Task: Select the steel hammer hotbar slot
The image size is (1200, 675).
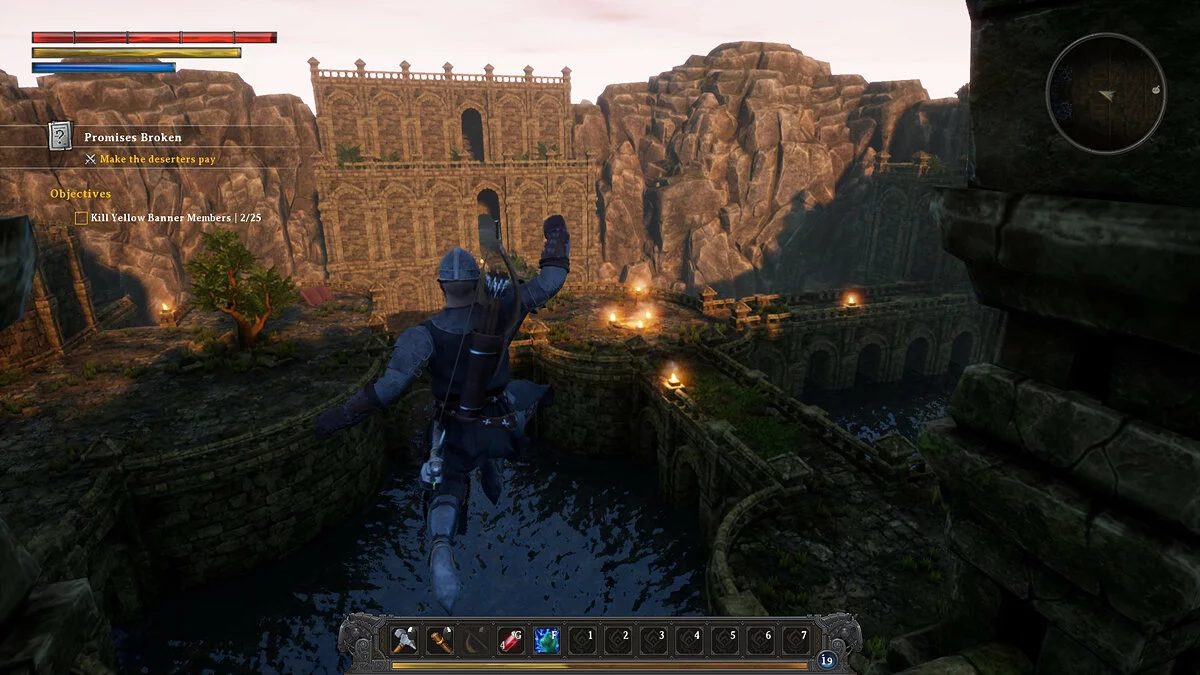Action: pyautogui.click(x=404, y=638)
